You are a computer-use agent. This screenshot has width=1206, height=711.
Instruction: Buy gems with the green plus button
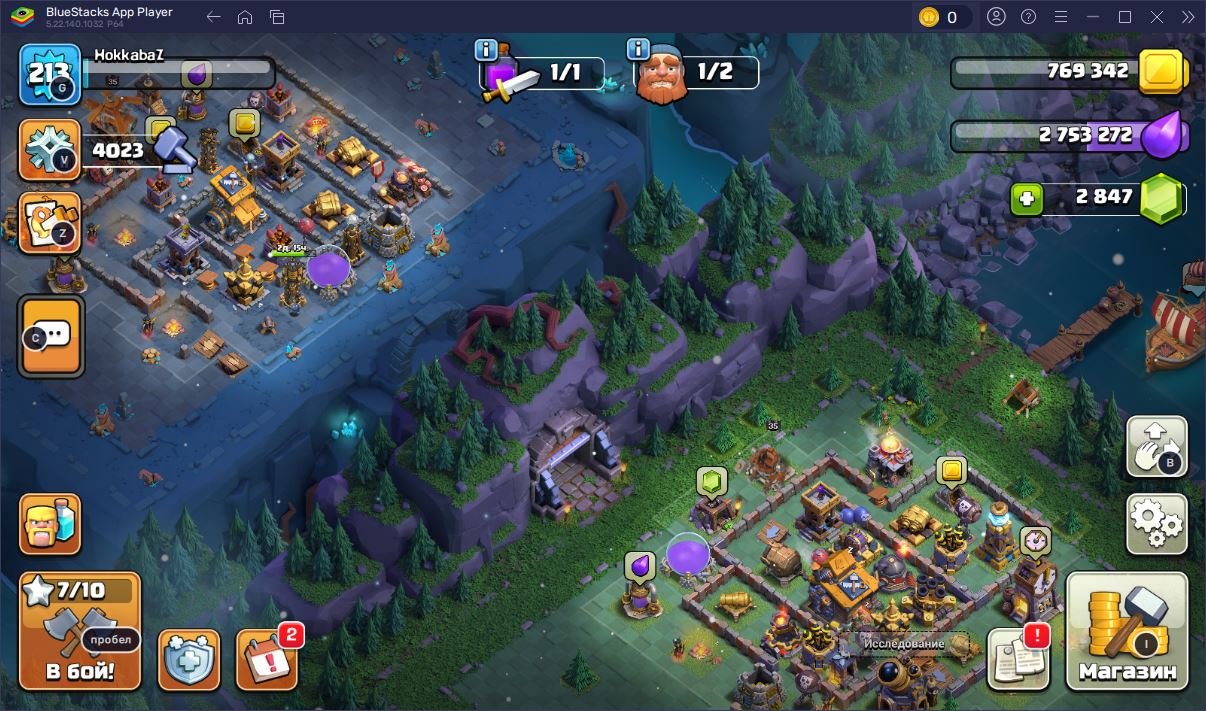[x=1026, y=199]
